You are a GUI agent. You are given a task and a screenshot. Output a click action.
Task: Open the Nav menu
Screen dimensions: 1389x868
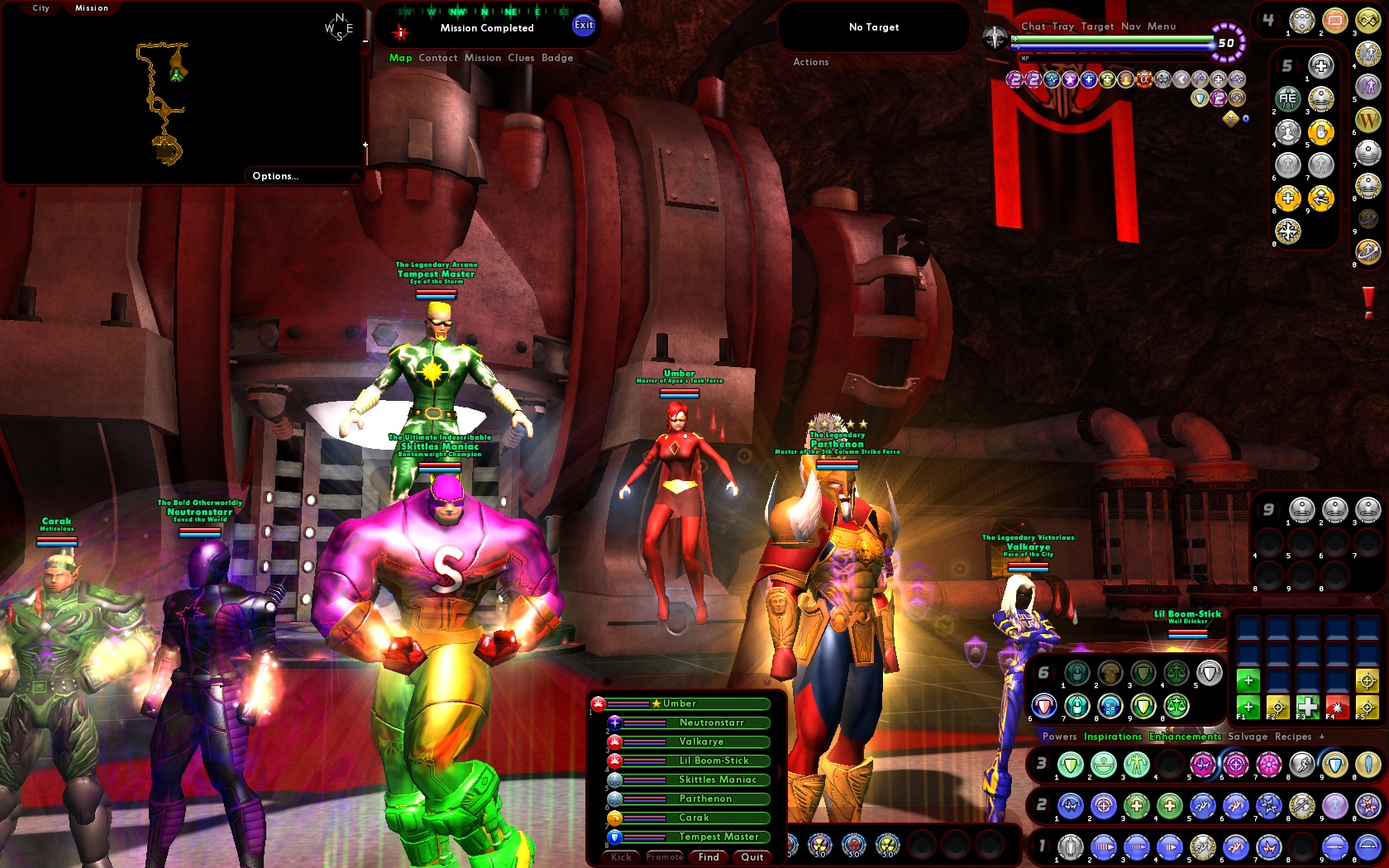click(1130, 26)
